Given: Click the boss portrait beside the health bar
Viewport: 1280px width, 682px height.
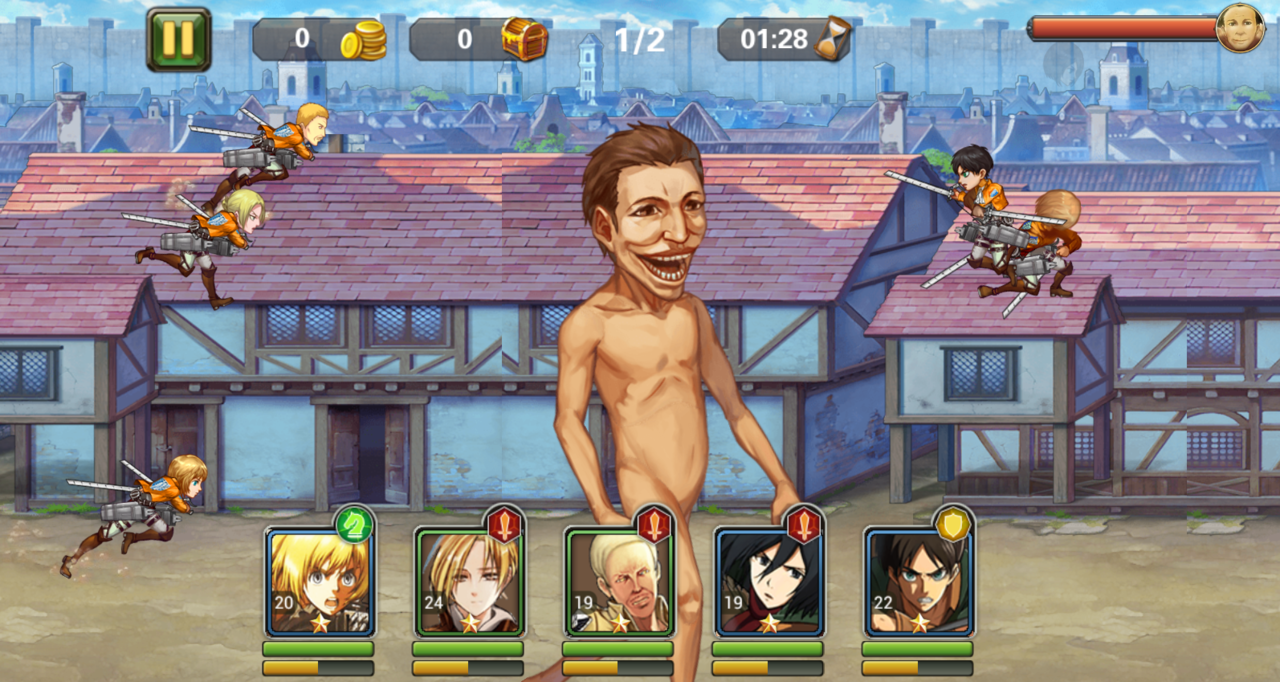Looking at the screenshot, I should point(1240,28).
